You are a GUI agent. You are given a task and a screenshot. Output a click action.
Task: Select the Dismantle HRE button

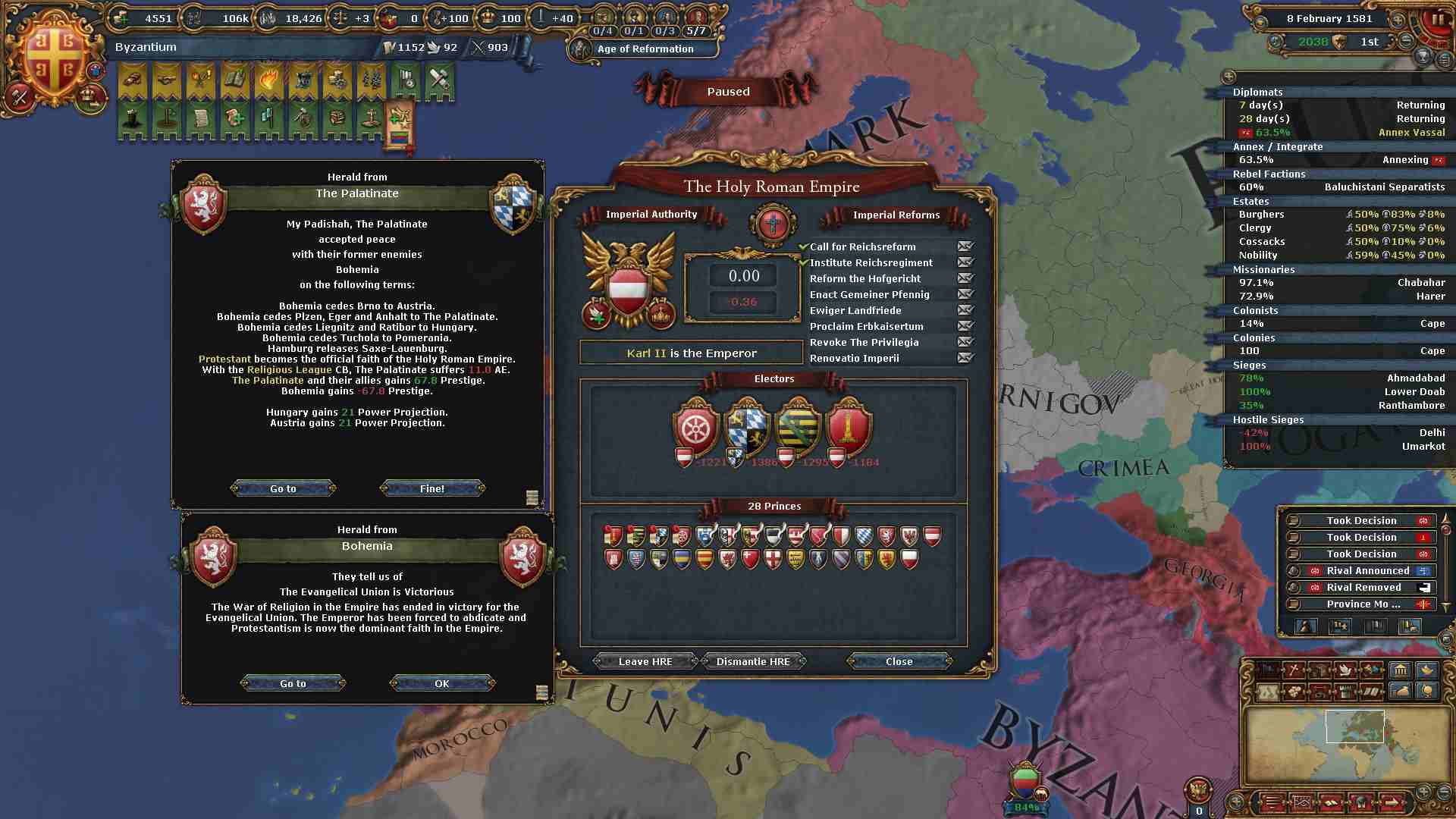753,662
